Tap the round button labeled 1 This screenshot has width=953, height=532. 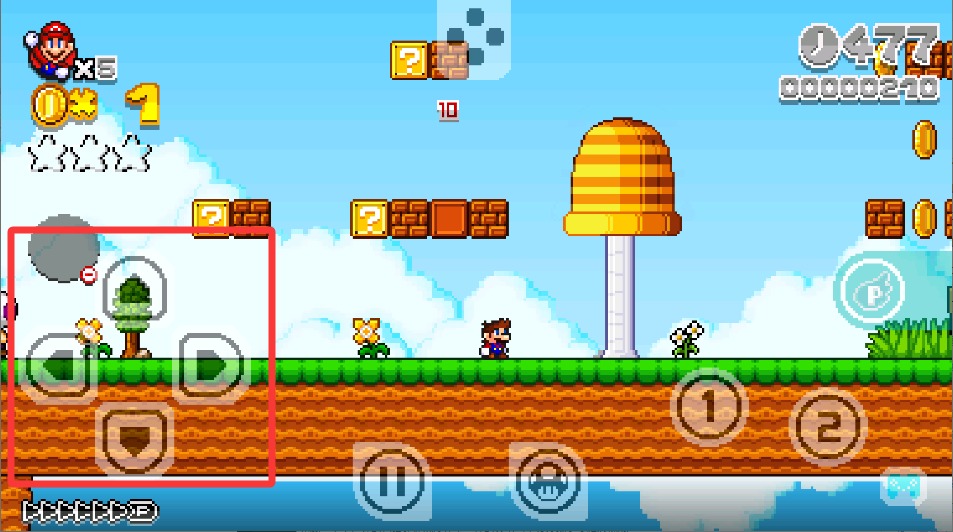(708, 407)
